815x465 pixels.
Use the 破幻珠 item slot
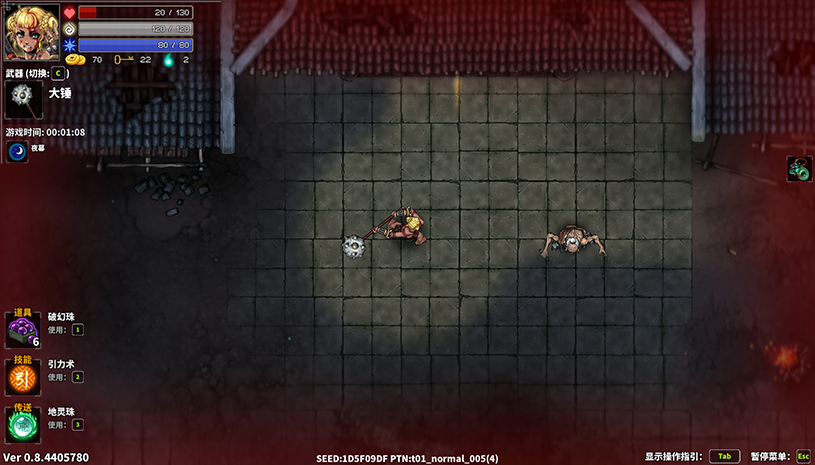[22, 329]
